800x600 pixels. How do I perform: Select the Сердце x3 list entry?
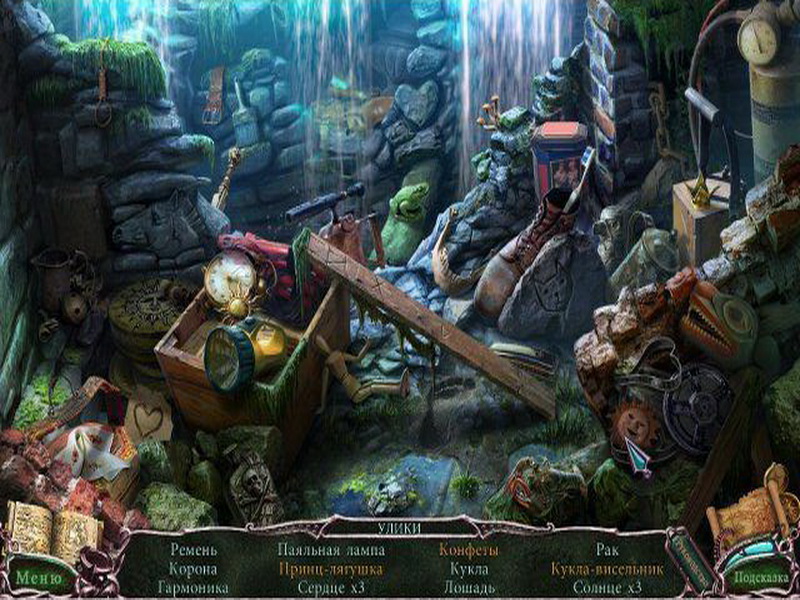pos(329,587)
